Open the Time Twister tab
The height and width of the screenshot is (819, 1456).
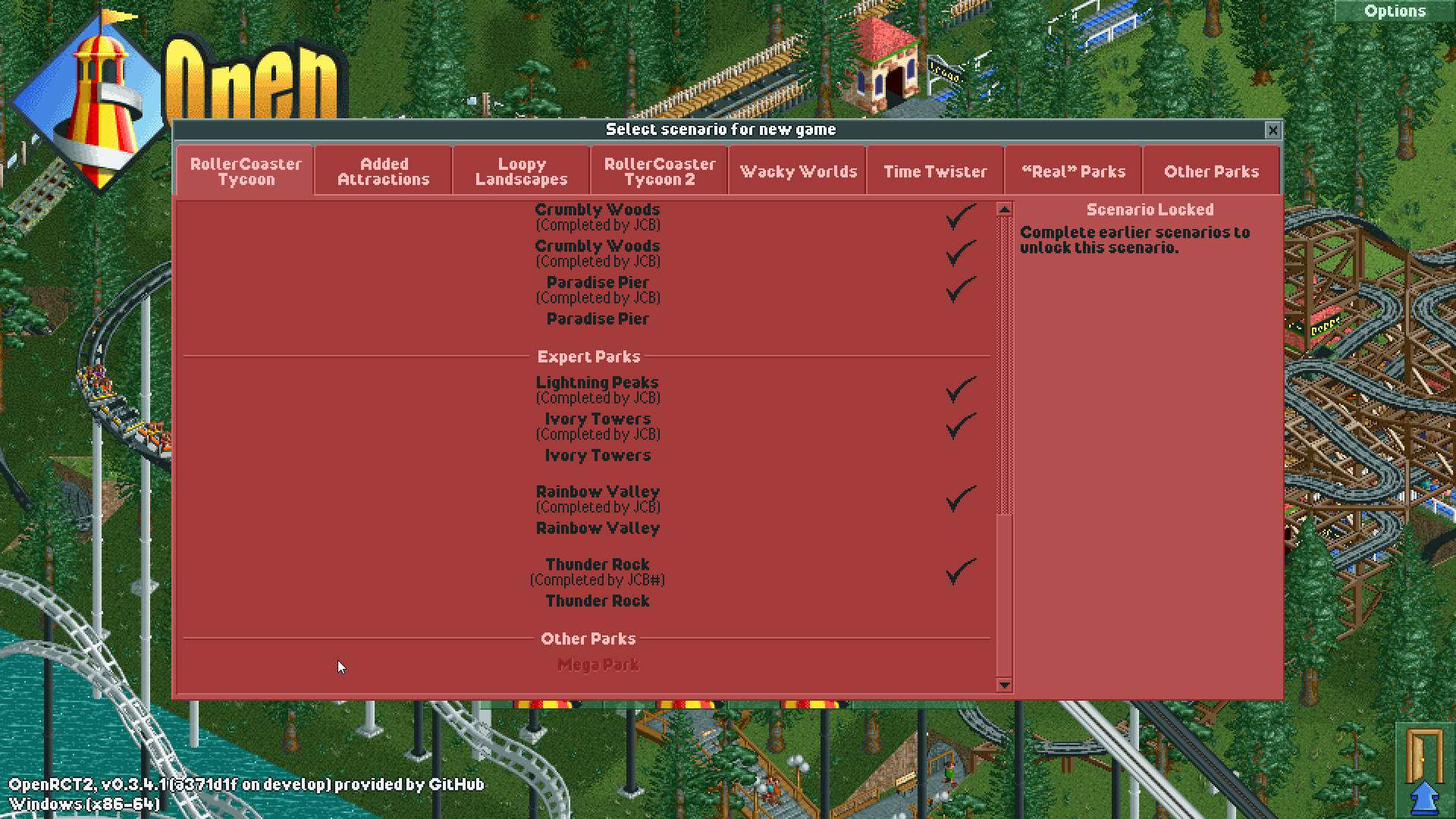point(935,170)
